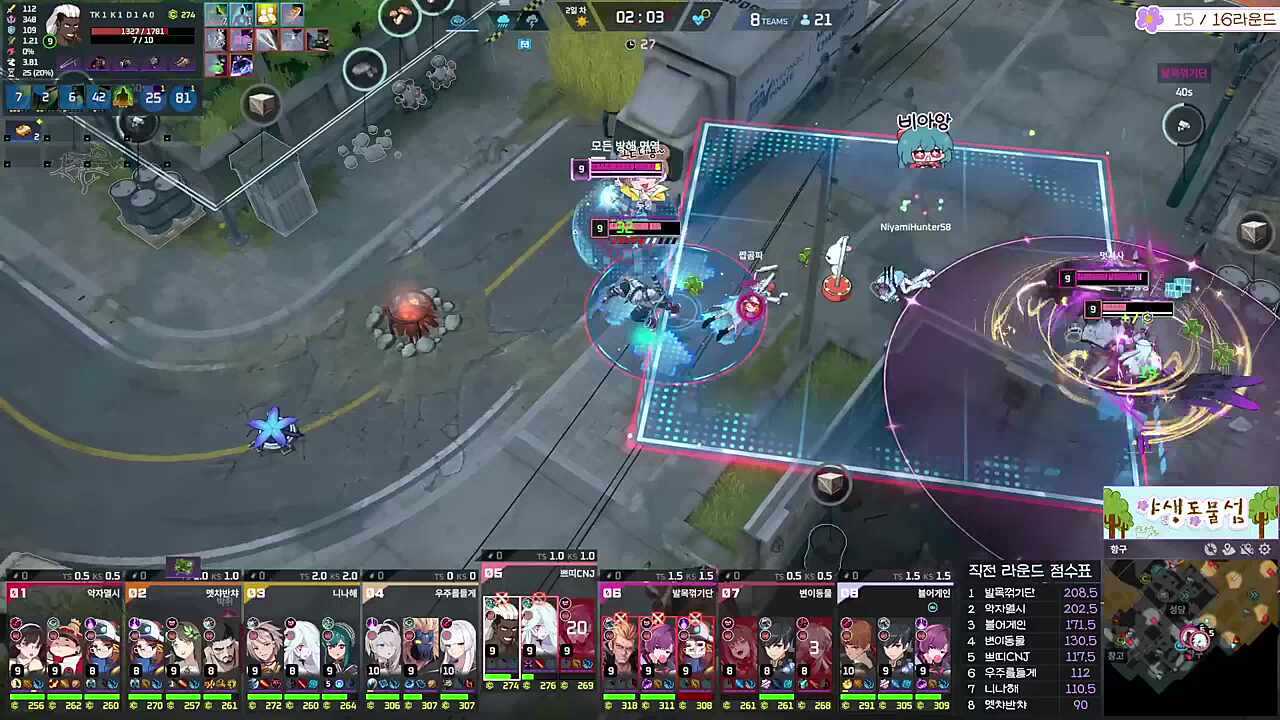Select the ping wheel icon above the minimap
This screenshot has width=1280, height=720.
pyautogui.click(x=1211, y=549)
